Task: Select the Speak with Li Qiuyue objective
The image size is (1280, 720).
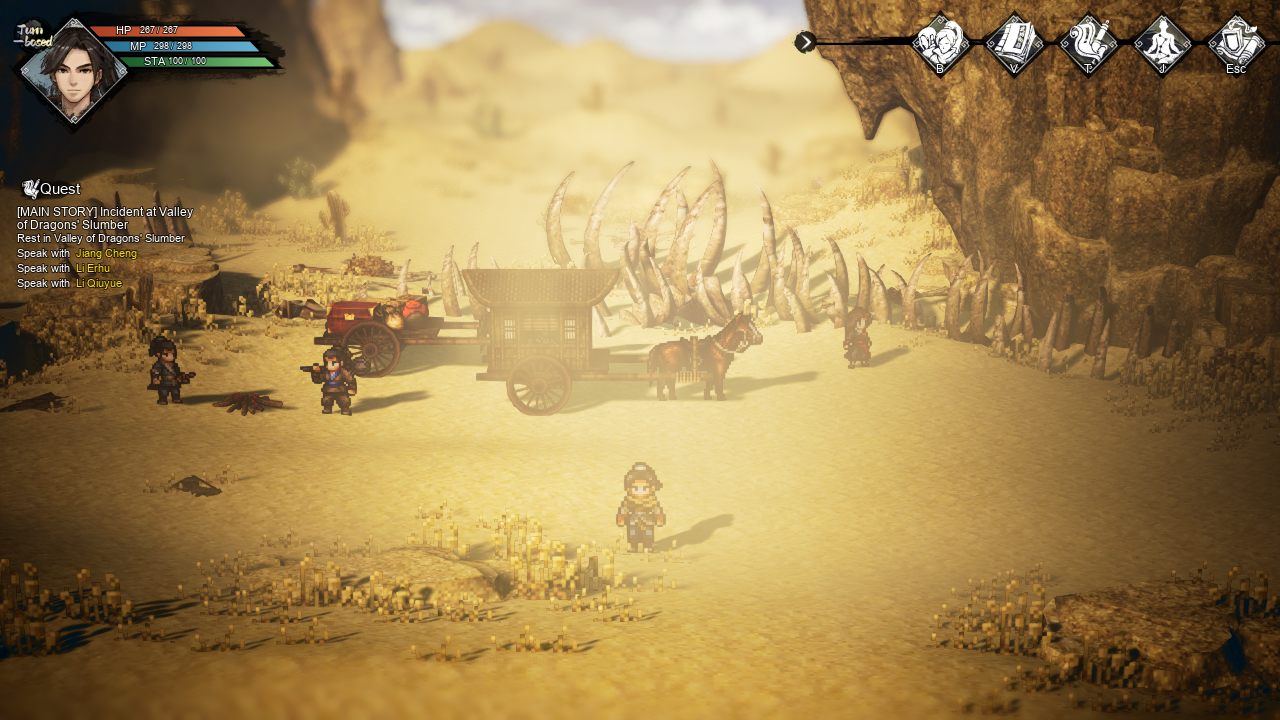Action: click(69, 284)
